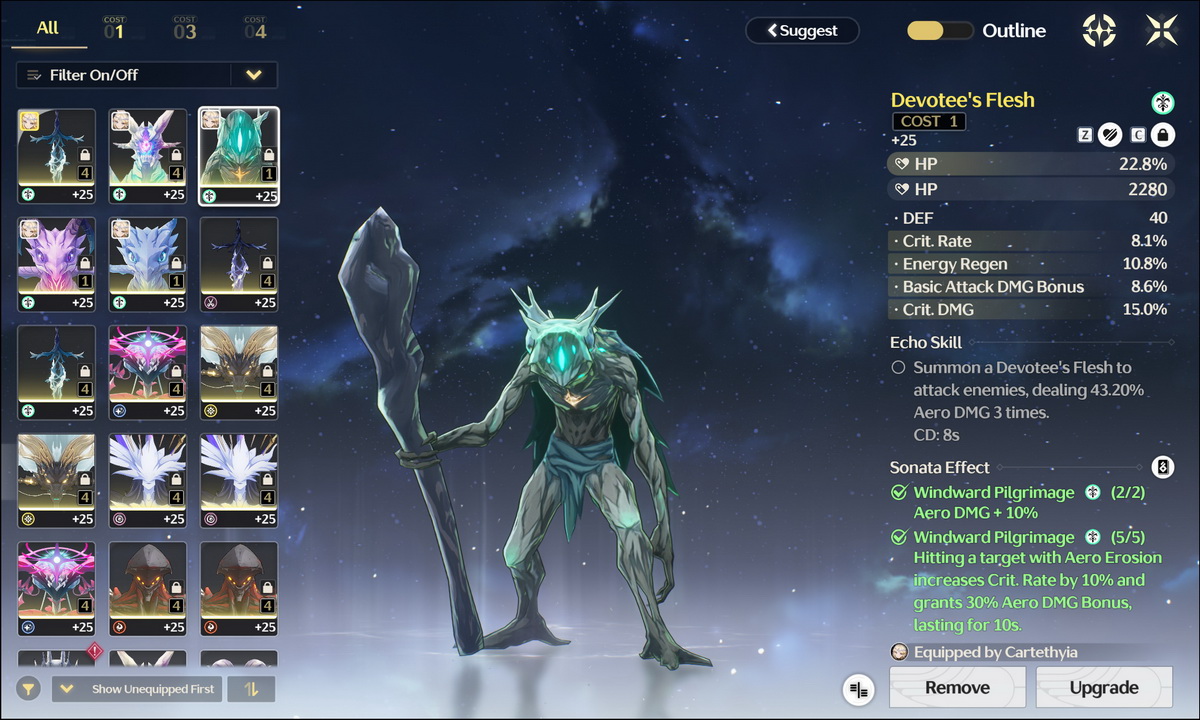Viewport: 1200px width, 720px height.
Task: Select the selected teal Devotee's Flesh echo thumbnail
Action: [239, 155]
